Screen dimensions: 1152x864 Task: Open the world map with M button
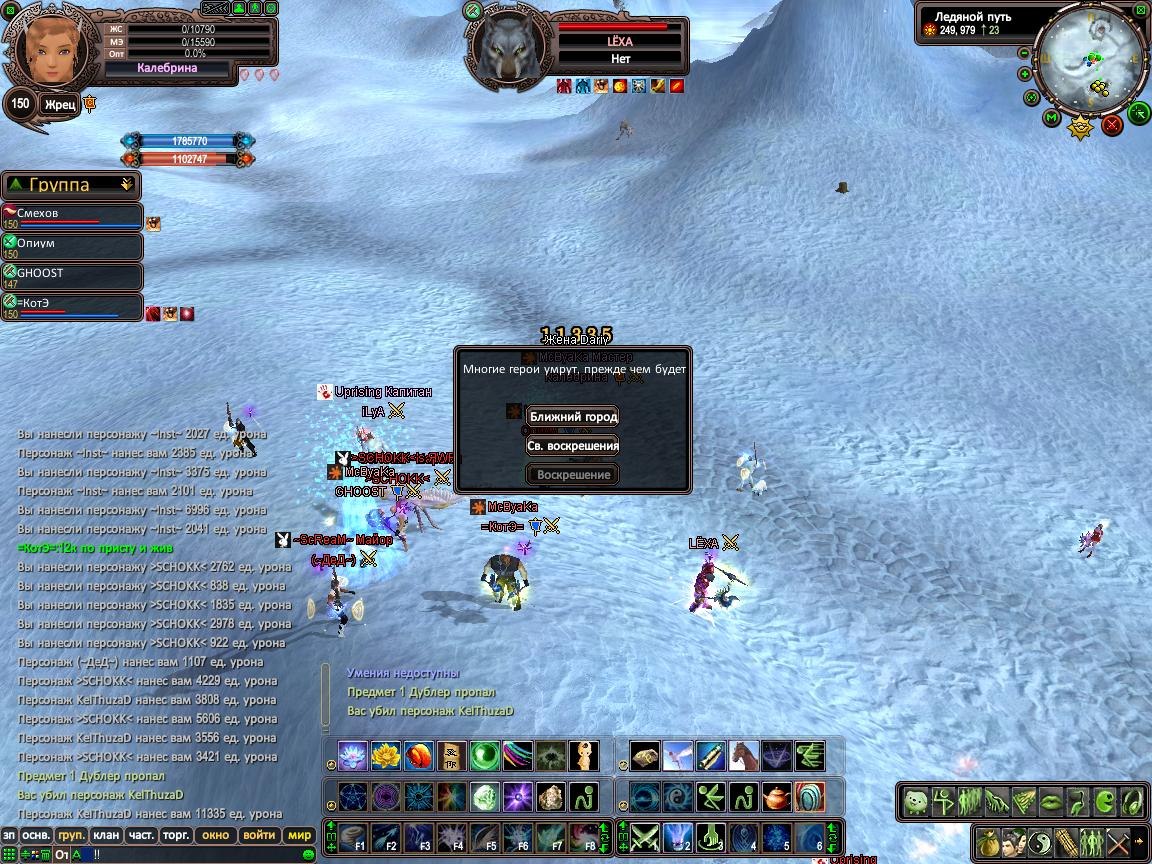pos(1051,118)
